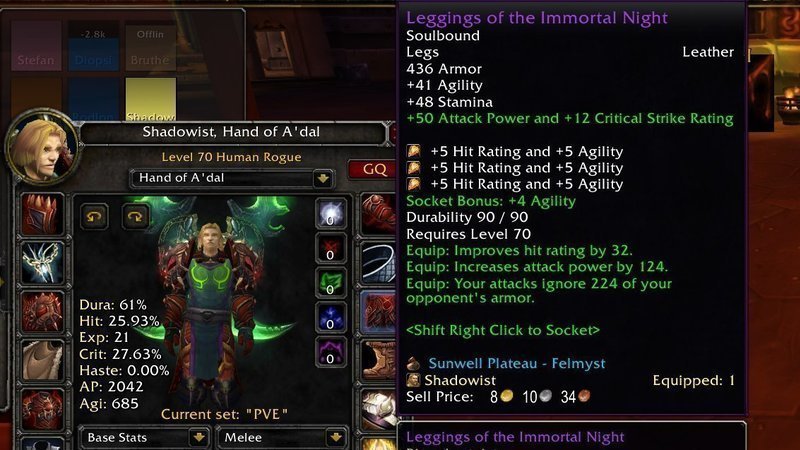Viewport: 800px width, 450px height.
Task: Select the green gem counter icon
Action: pos(331,283)
